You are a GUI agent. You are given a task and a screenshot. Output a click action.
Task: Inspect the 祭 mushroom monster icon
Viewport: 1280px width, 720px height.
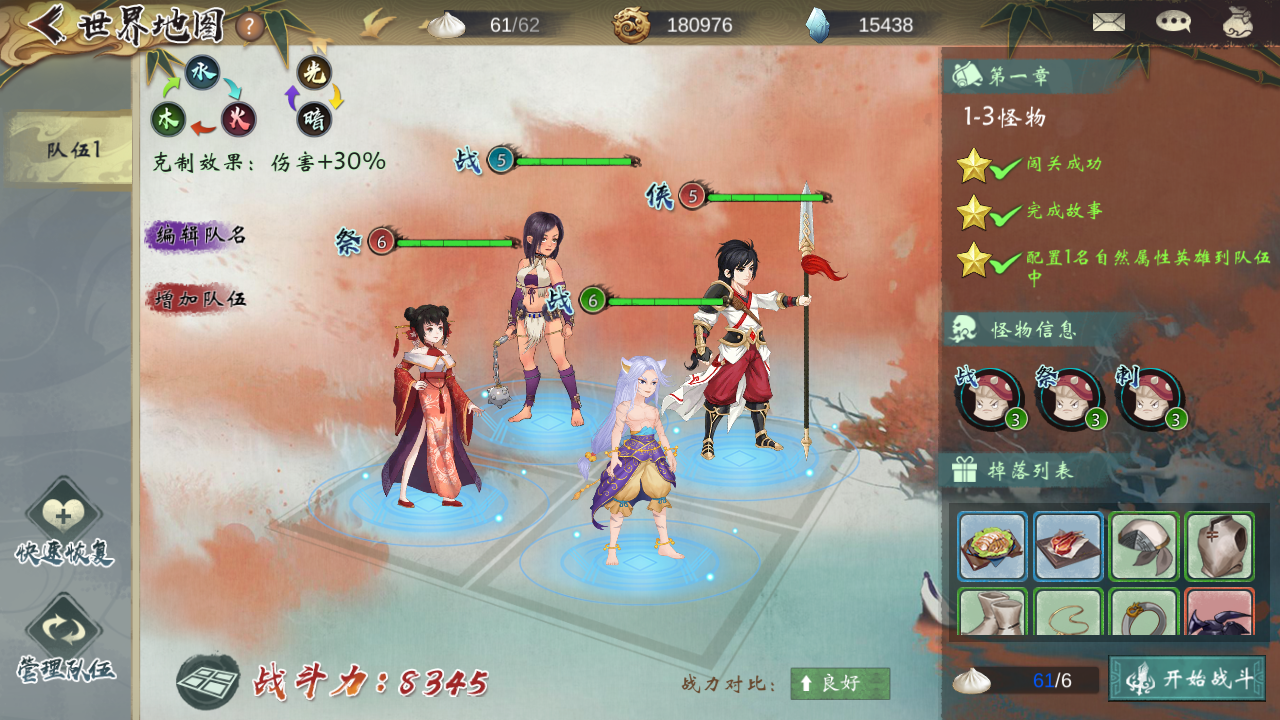[x=1070, y=399]
